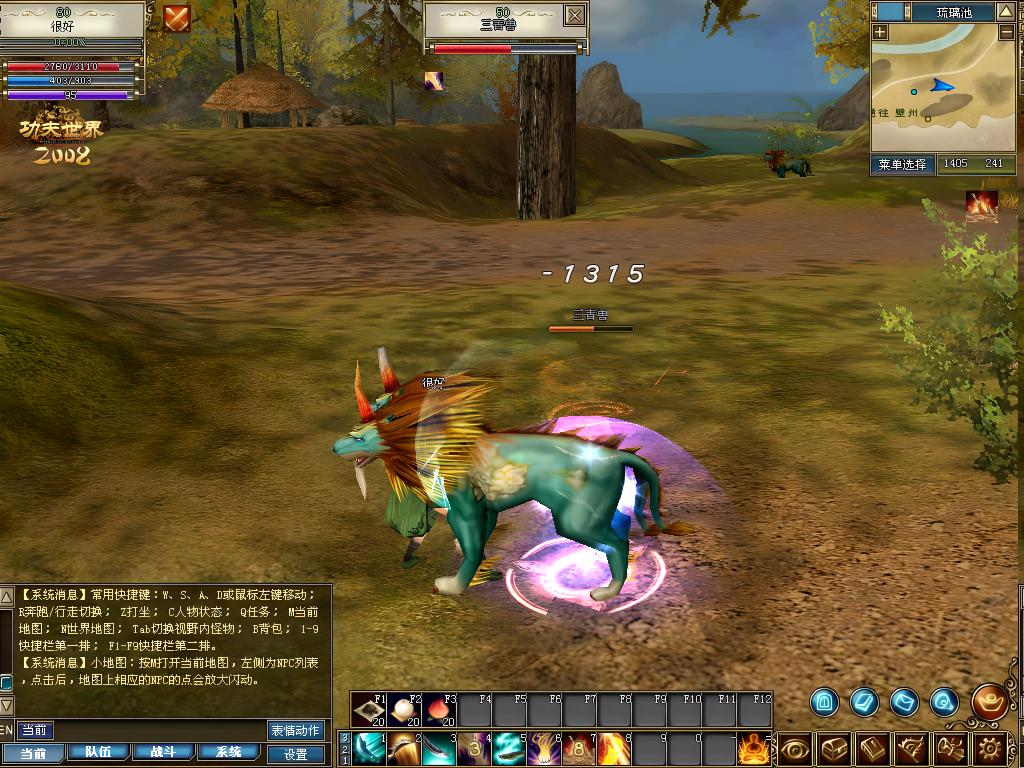Open the 菜单选择 menu button
1024x768 pixels.
(x=902, y=164)
